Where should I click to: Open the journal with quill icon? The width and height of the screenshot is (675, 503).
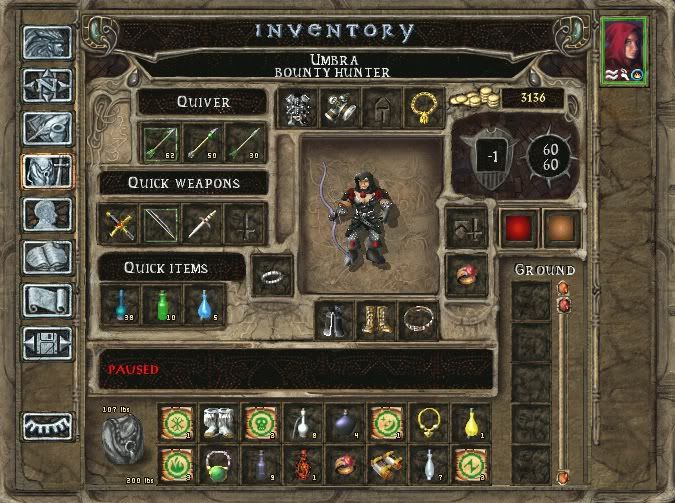[x=48, y=130]
